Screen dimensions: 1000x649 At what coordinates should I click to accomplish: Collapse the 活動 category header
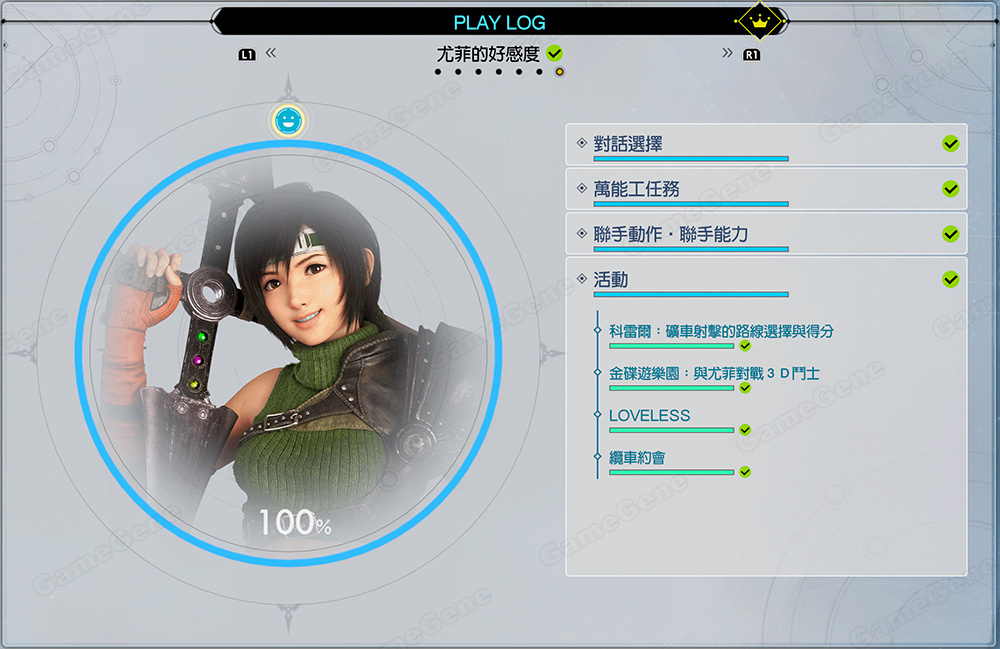pos(766,280)
